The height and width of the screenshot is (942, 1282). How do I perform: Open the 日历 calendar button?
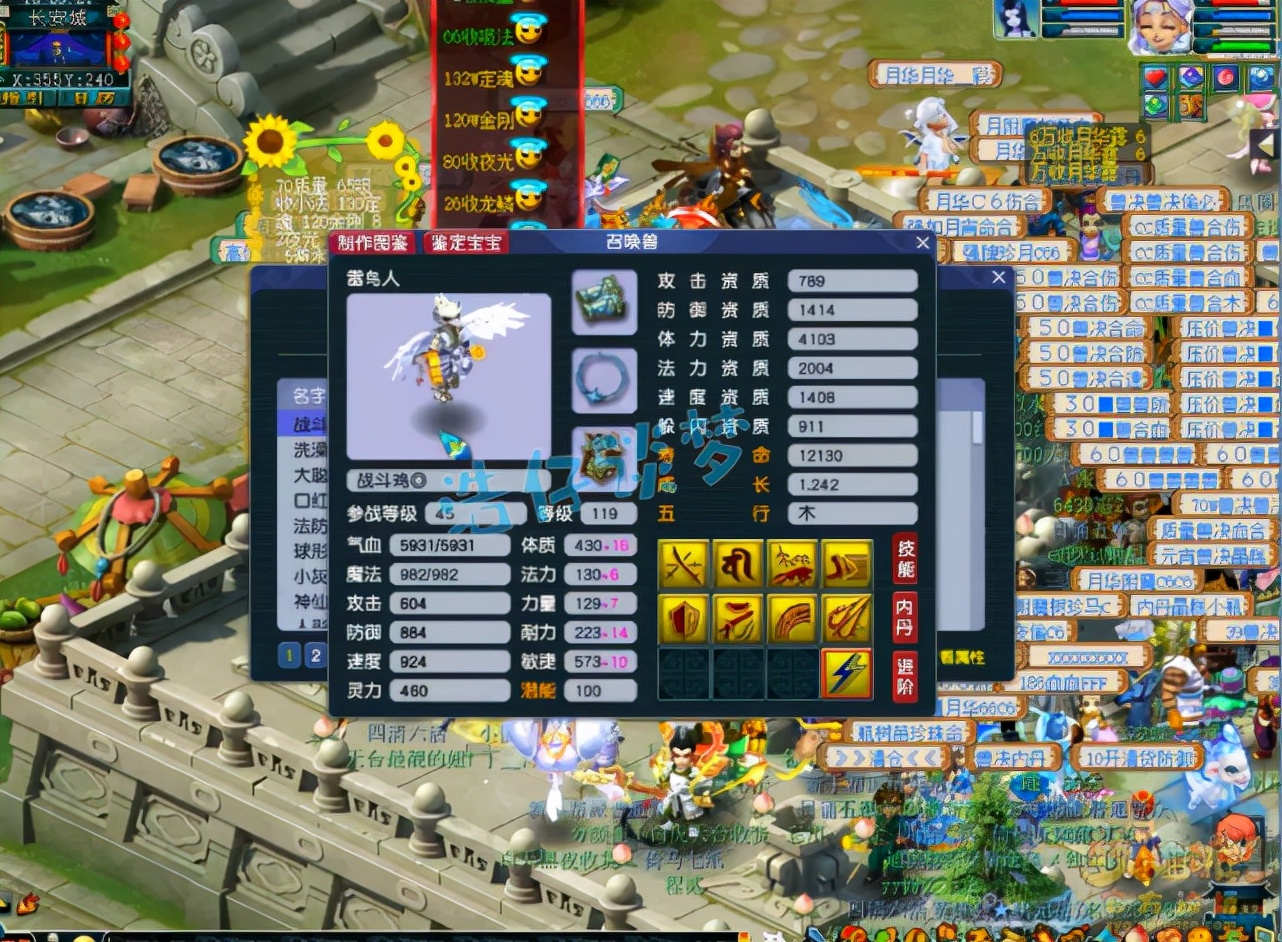pyautogui.click(x=100, y=98)
